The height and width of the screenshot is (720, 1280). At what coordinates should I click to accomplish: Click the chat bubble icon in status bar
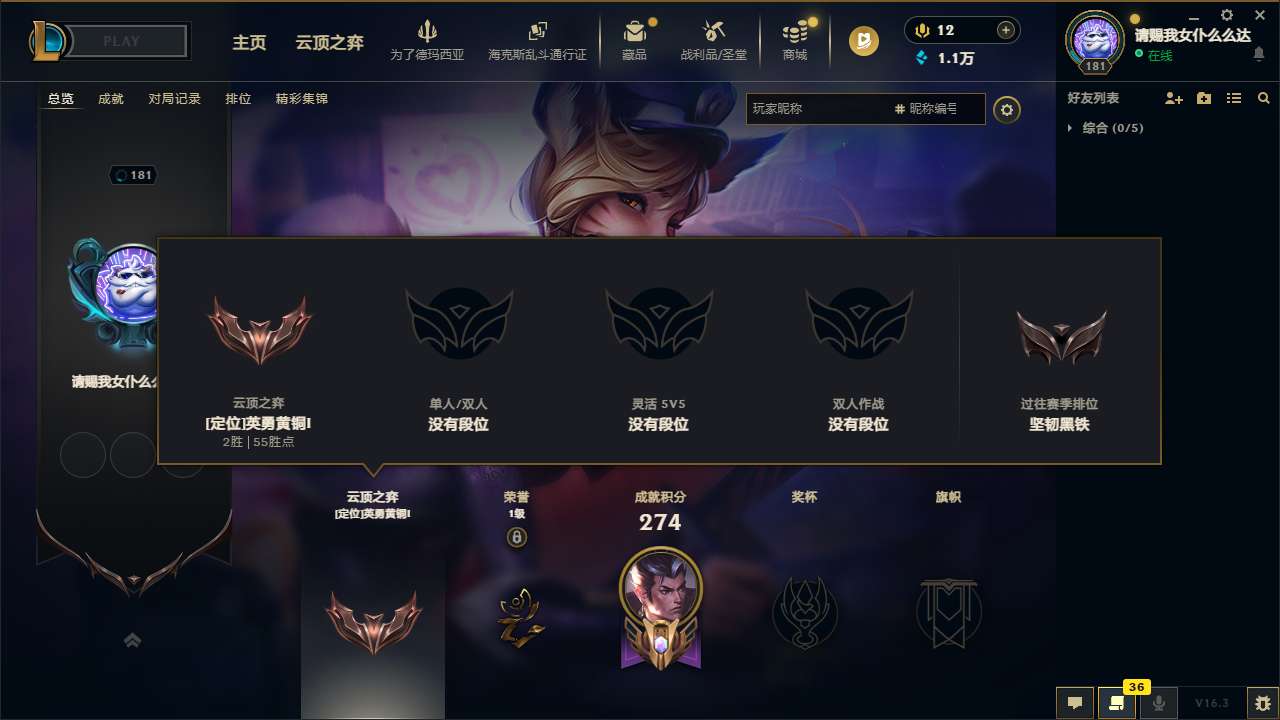[x=1074, y=703]
